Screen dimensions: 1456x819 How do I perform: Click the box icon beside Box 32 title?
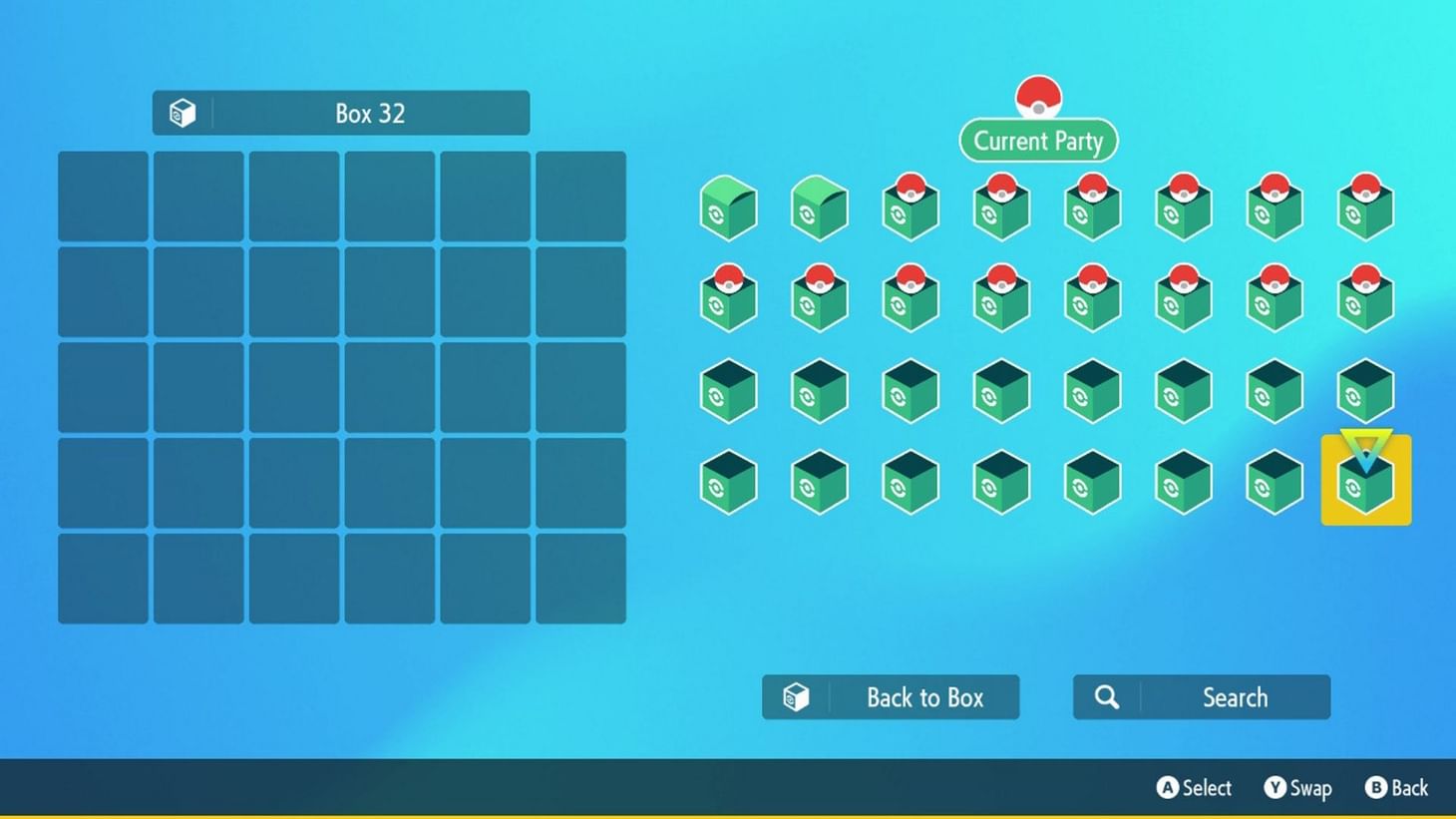[182, 113]
